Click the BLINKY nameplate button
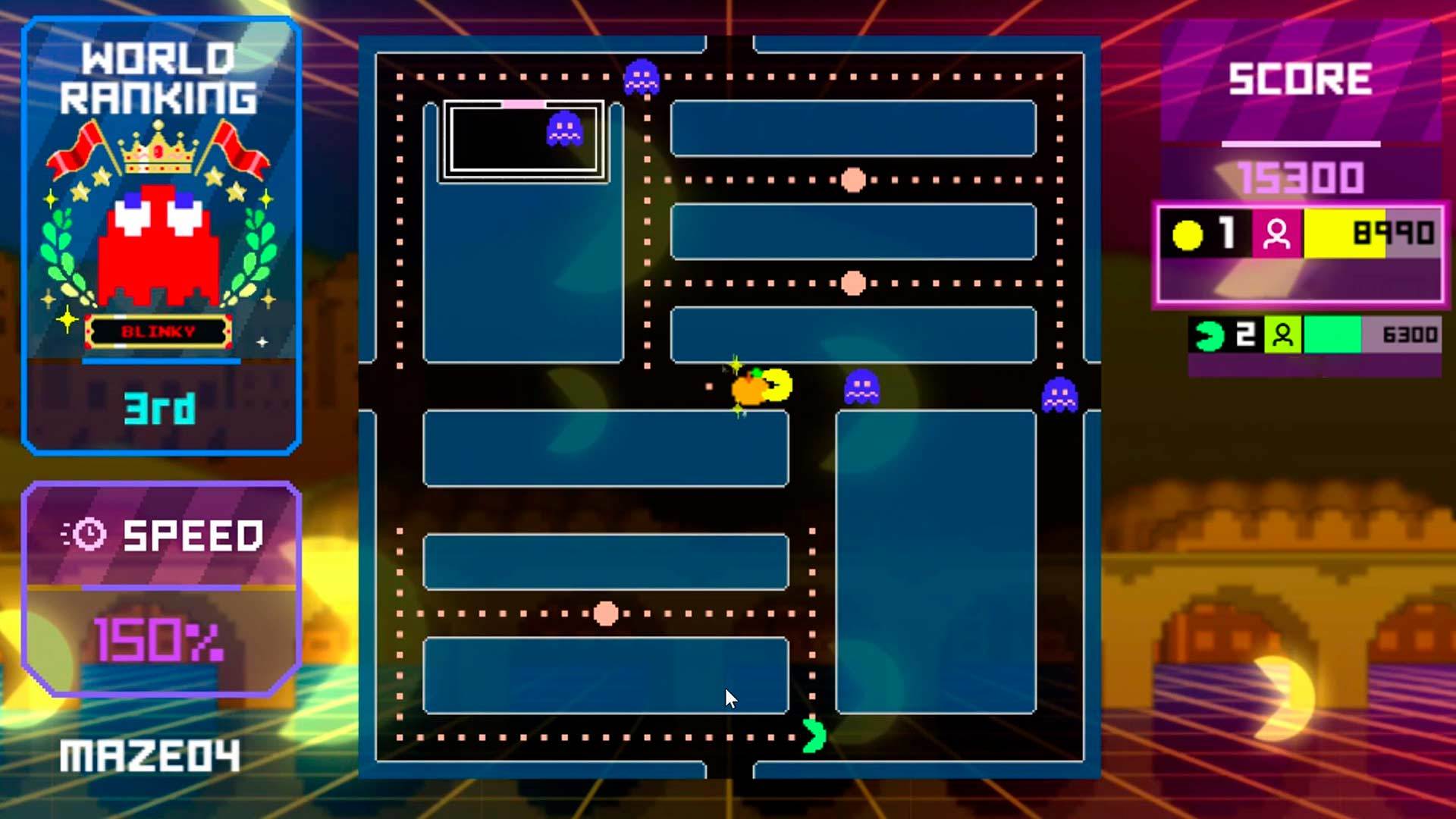This screenshot has width=1456, height=819. 159,330
